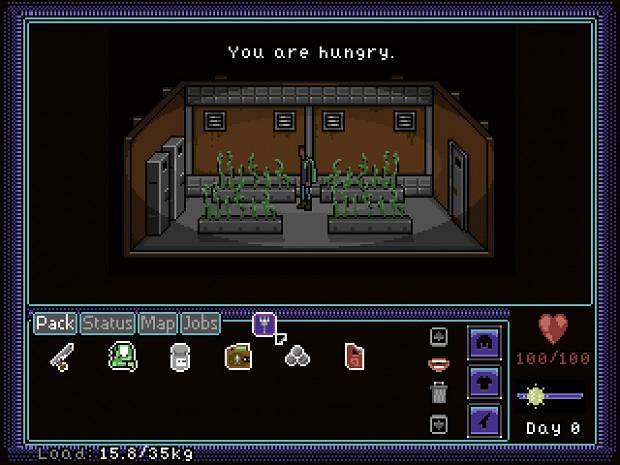Choose the grey canister item
620x465 pixels.
[x=180, y=356]
